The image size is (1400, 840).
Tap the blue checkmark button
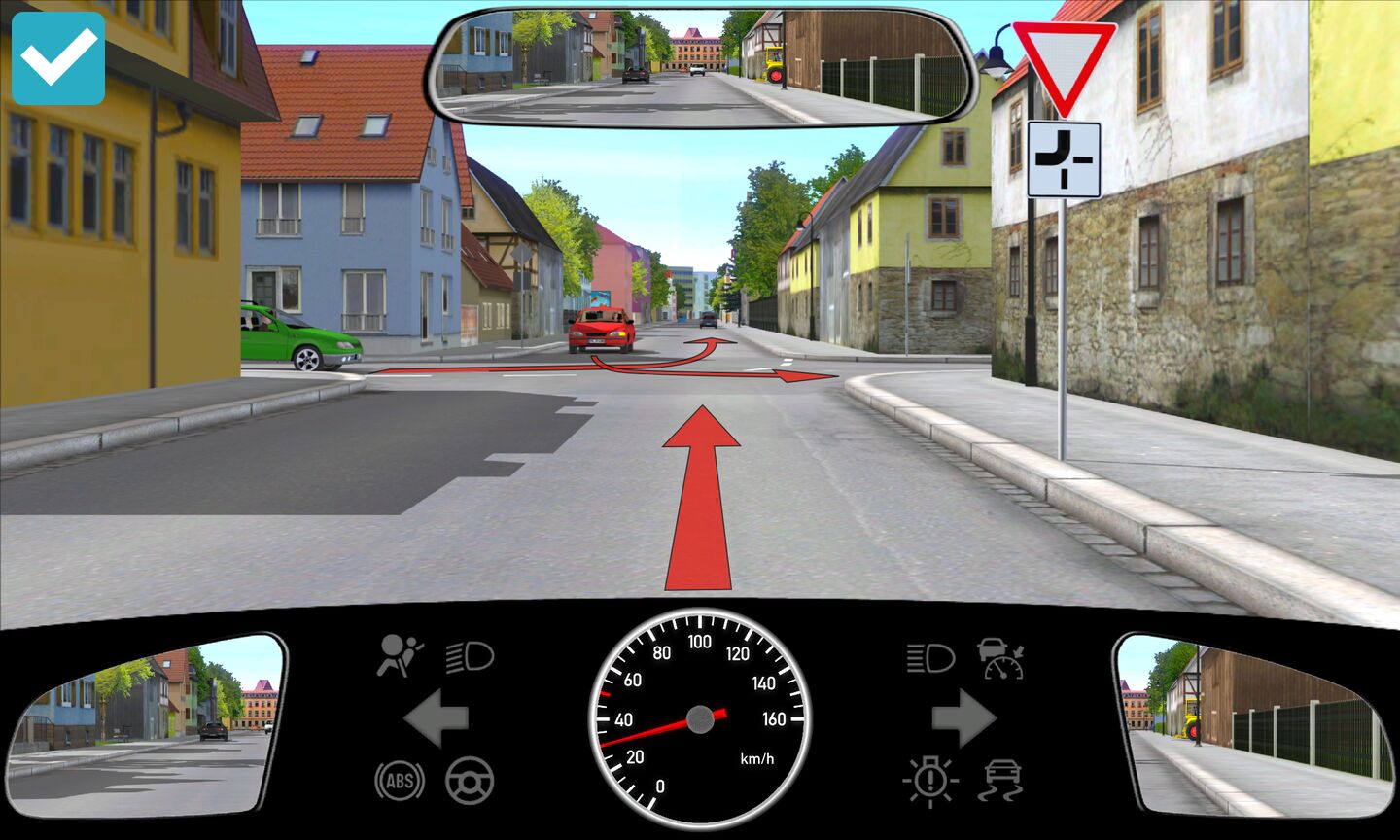[x=58, y=58]
